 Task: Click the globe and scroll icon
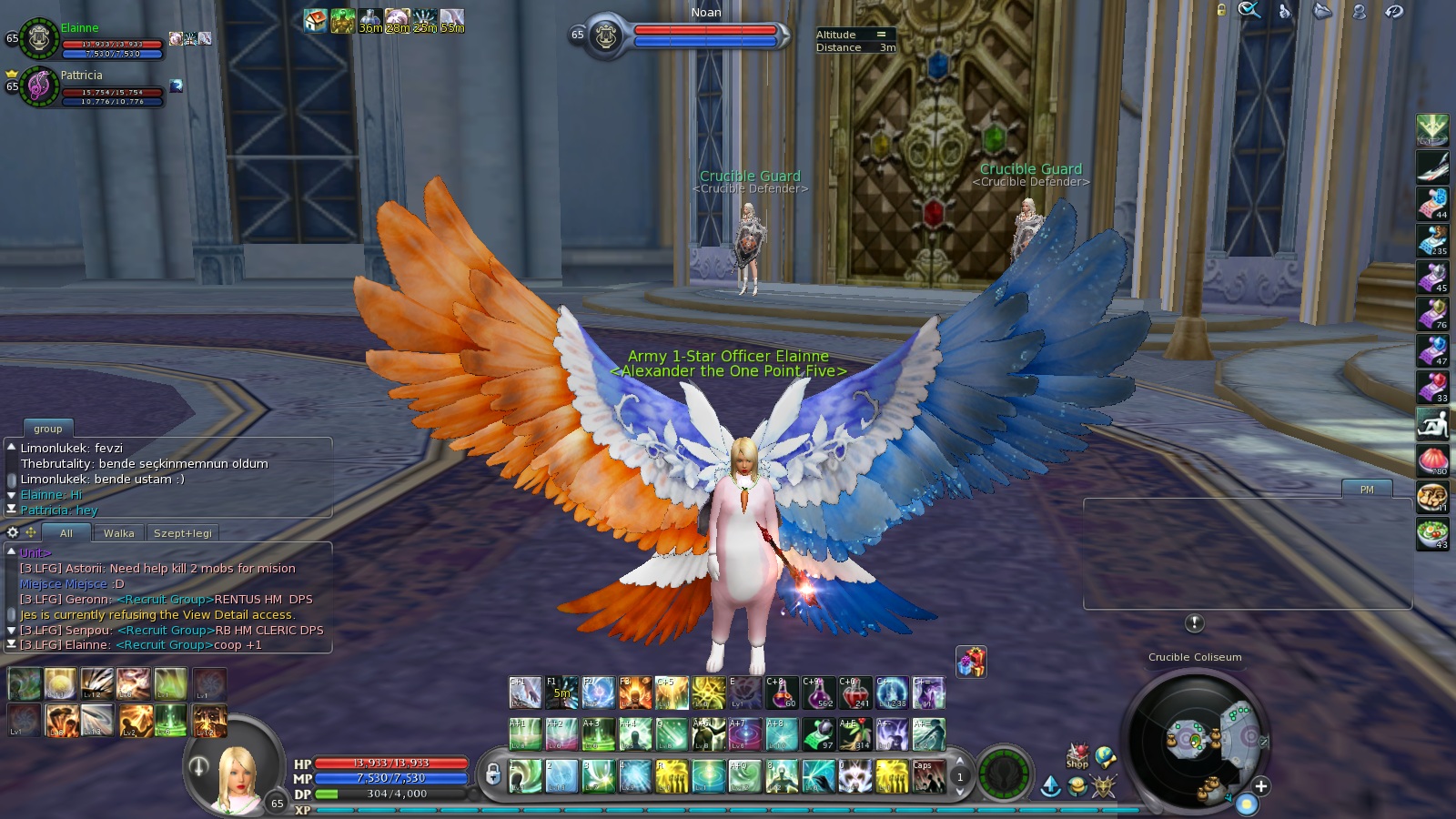coord(1106,757)
